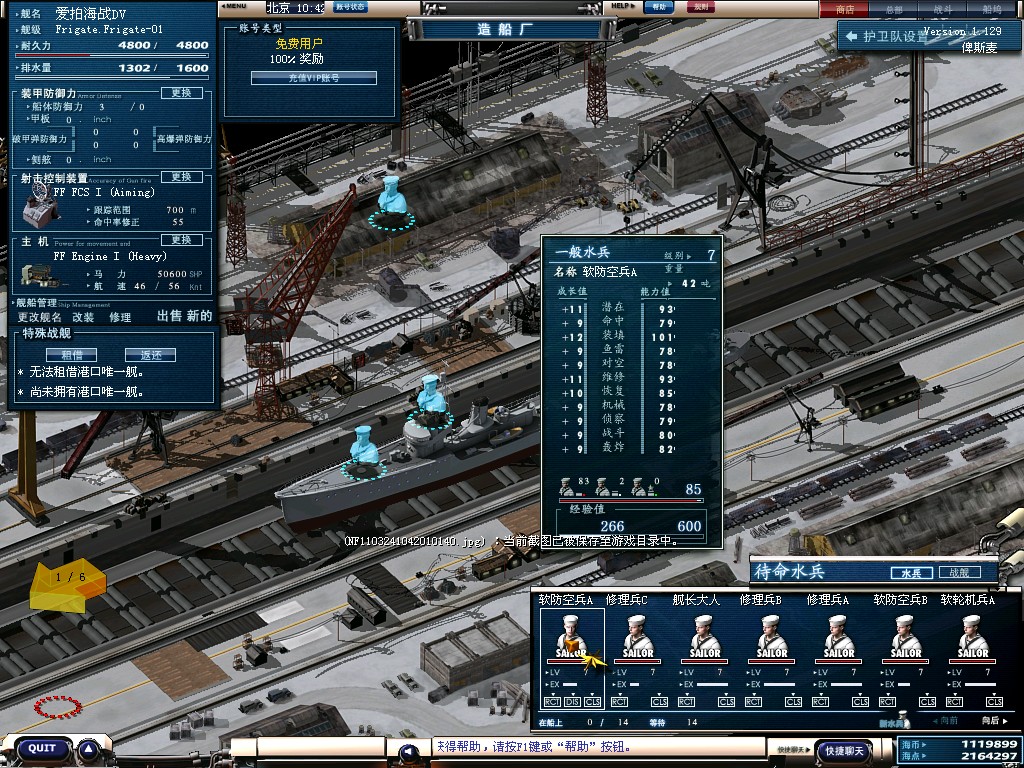
Task: Click 更换 for the fire control system
Action: pos(181,177)
